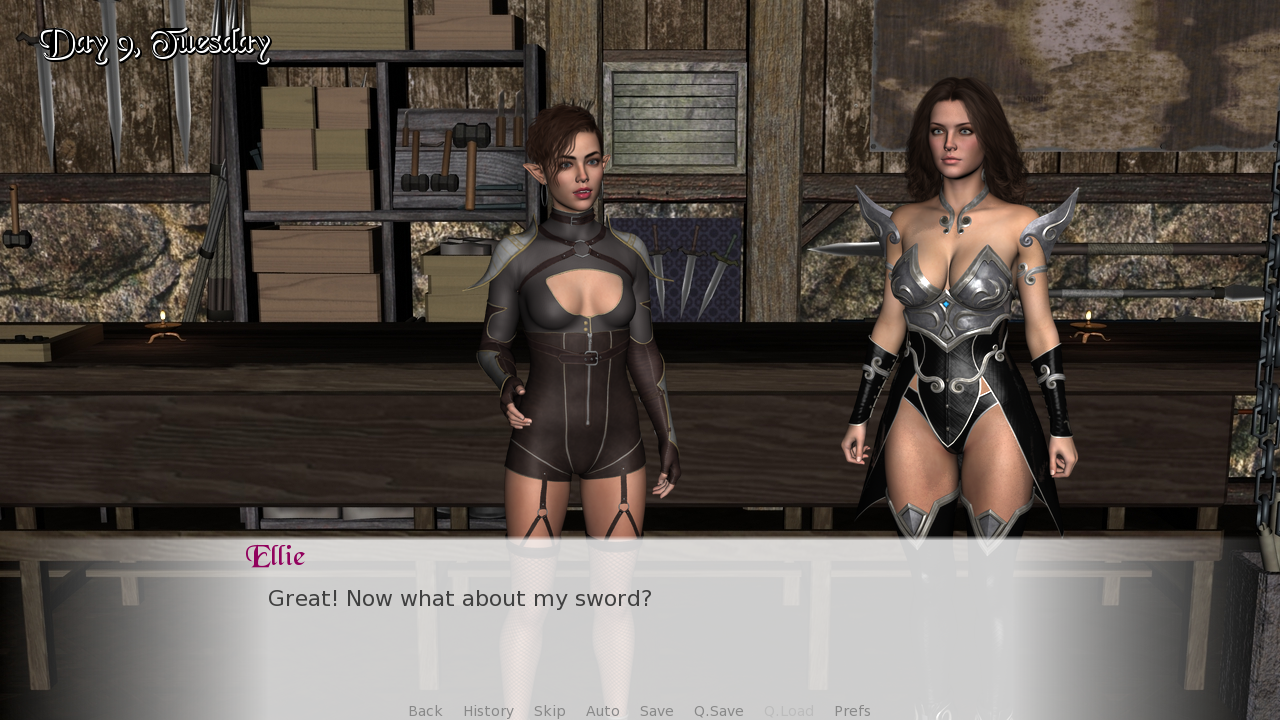Go back with the Back button
This screenshot has width=1280, height=720.
(425, 711)
